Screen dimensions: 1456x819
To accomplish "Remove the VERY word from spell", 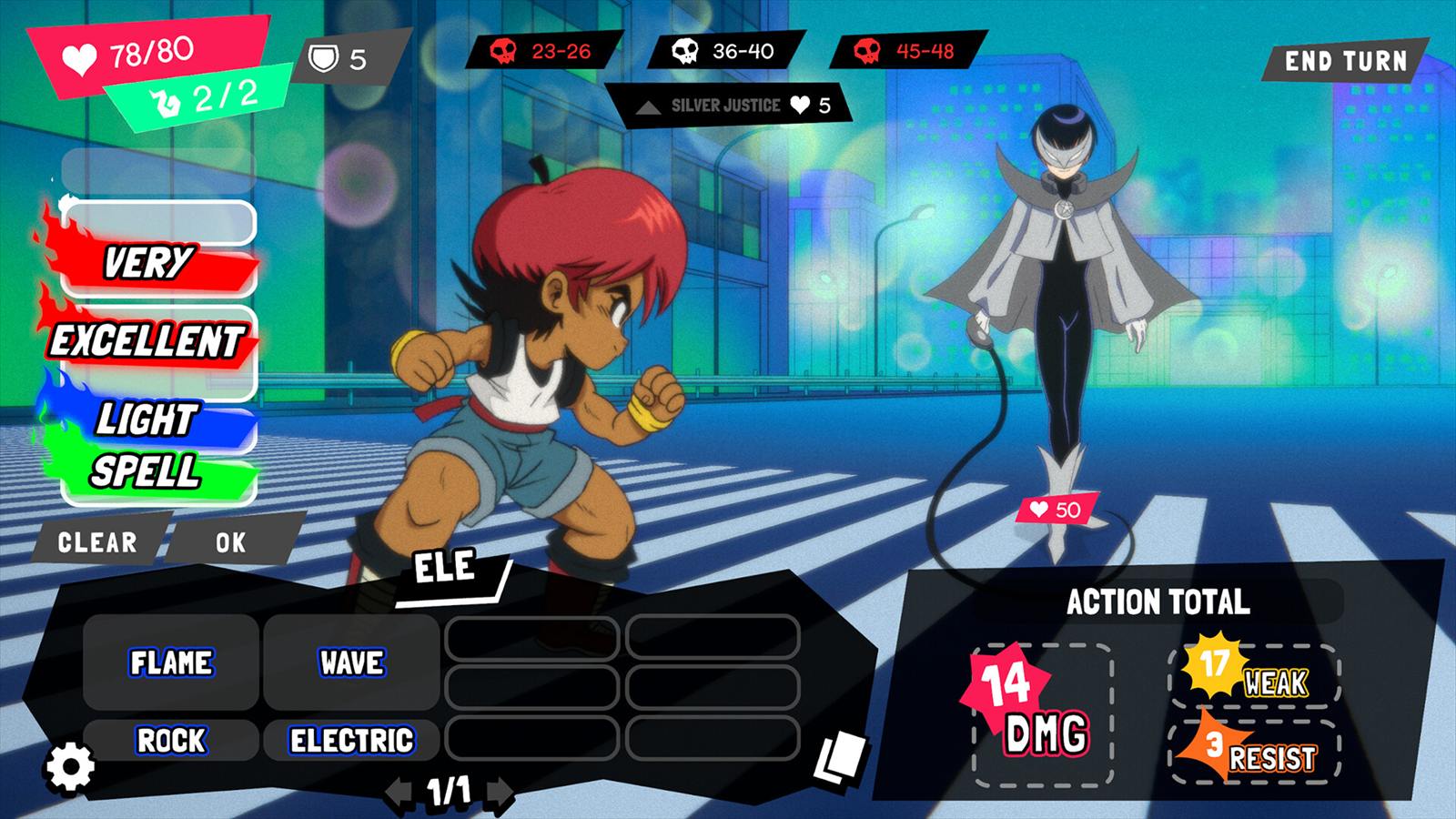I will coord(150,264).
